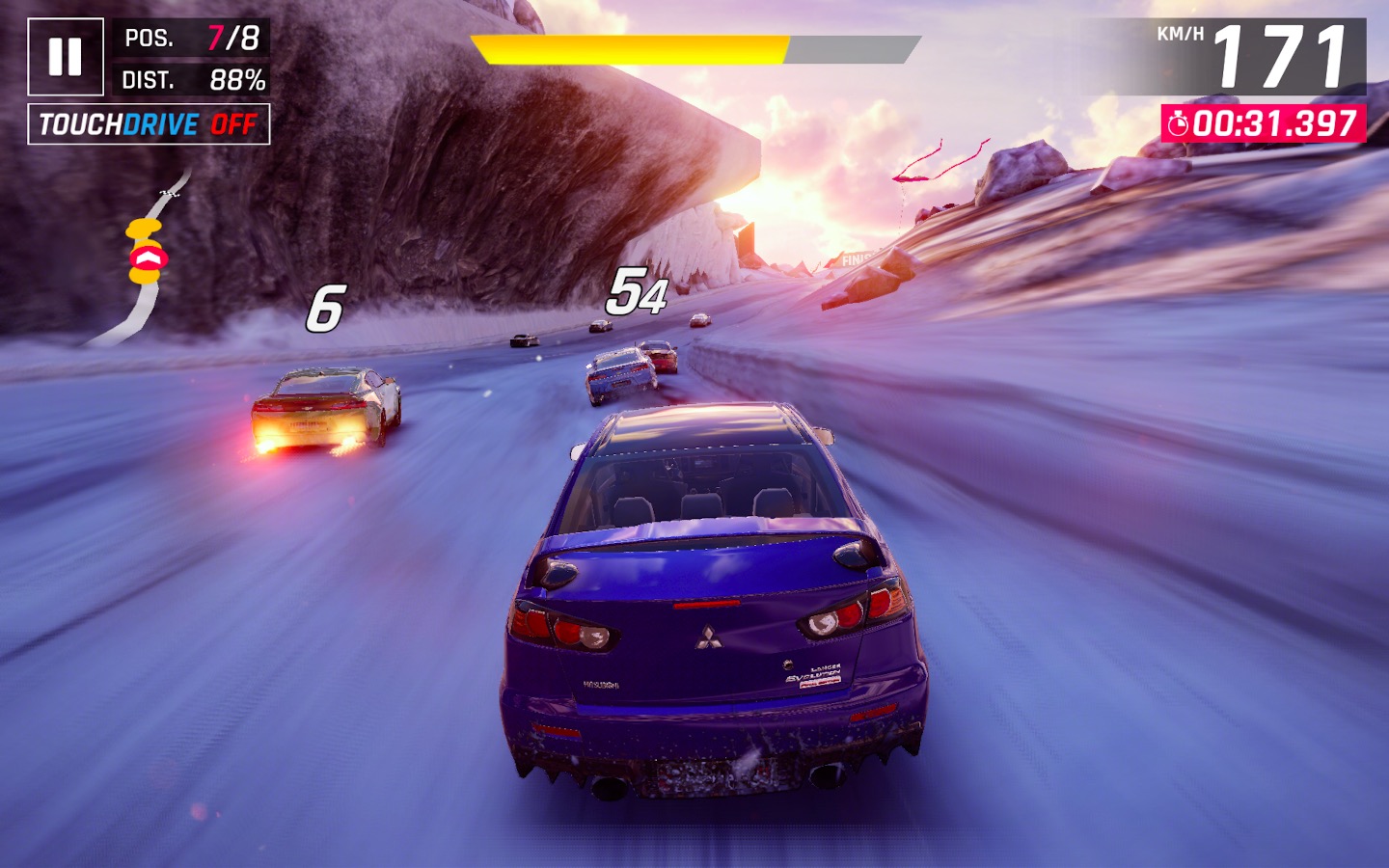Toggle the TouchDrive OFF switch

tap(149, 124)
